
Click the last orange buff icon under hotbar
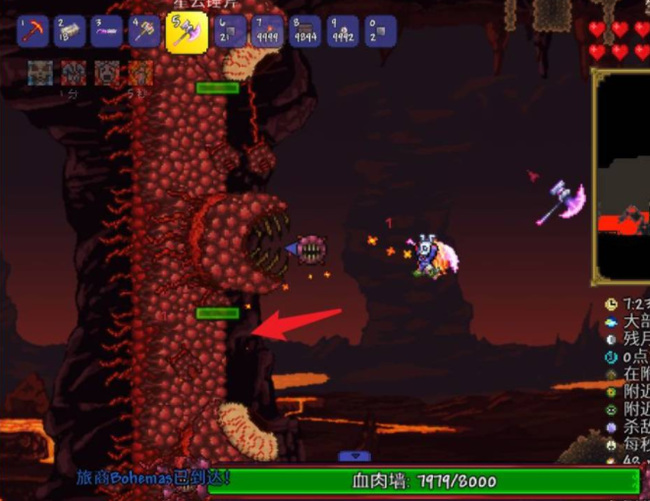coord(140,73)
